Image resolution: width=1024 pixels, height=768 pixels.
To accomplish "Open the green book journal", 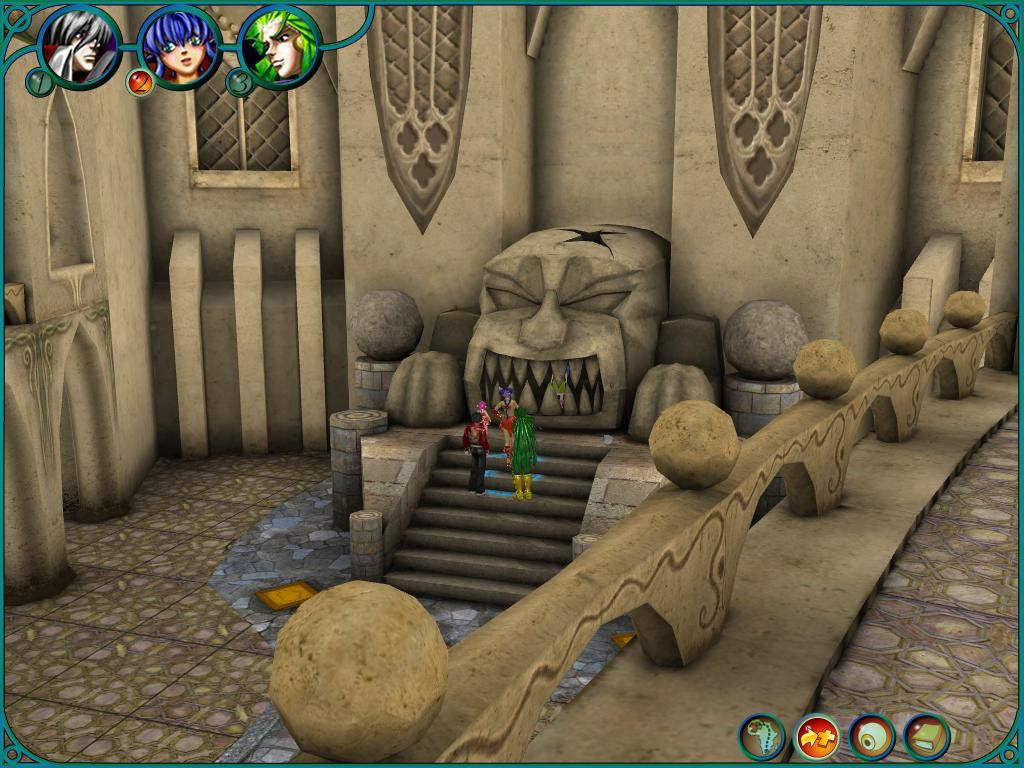I will (x=927, y=737).
